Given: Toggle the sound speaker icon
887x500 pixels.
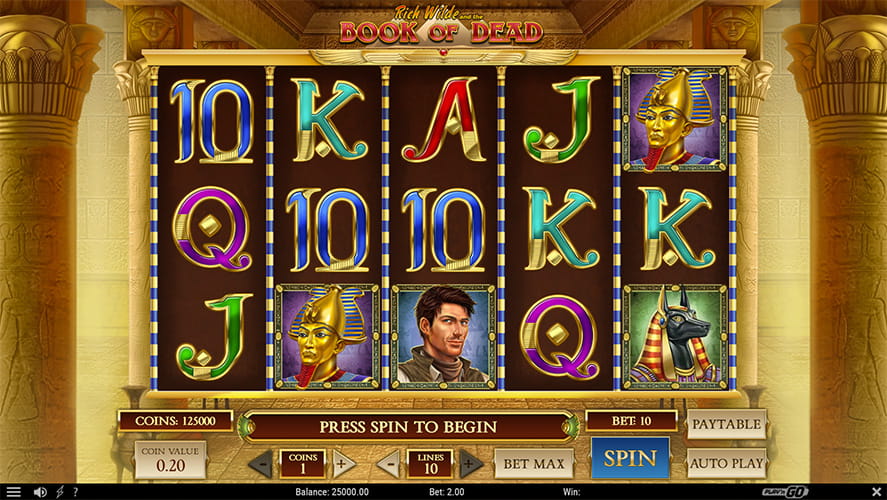Looking at the screenshot, I should coord(40,492).
